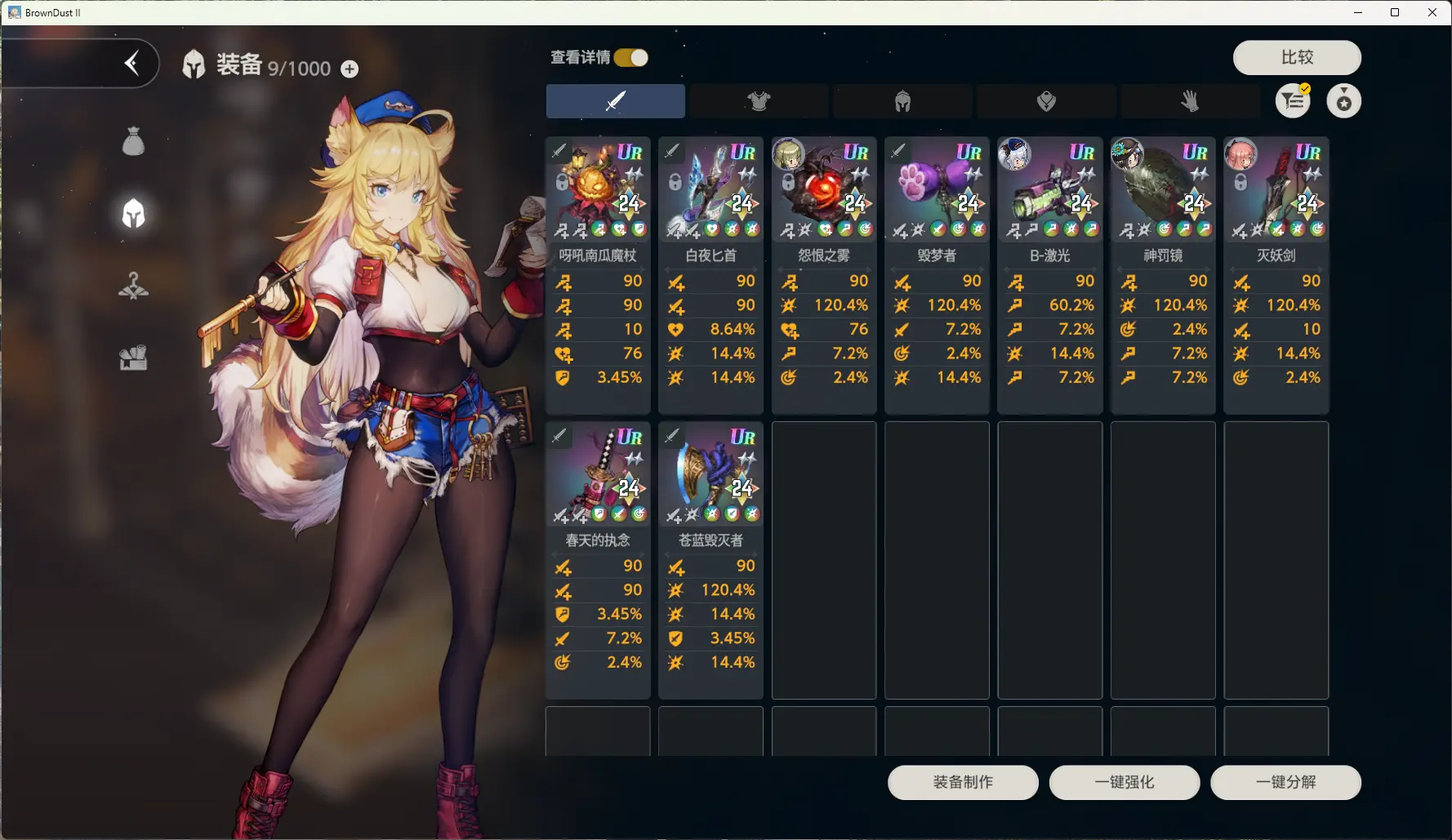
Task: Open the sort and filter button
Action: pos(1293,101)
